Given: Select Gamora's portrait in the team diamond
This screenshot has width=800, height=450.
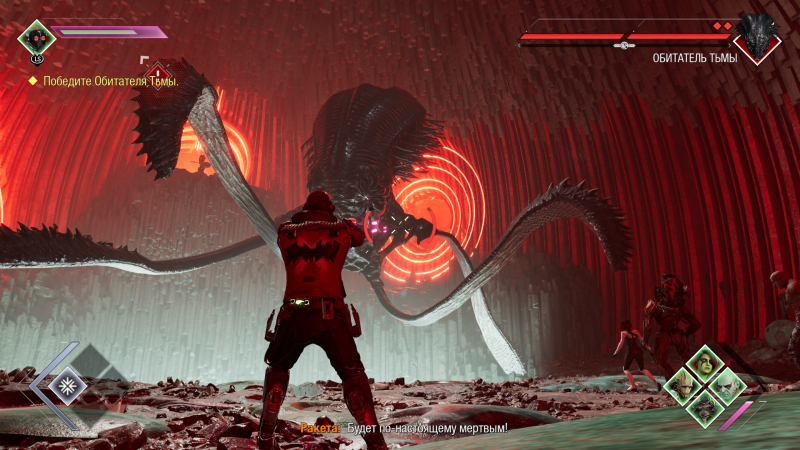Looking at the screenshot, I should pyautogui.click(x=703, y=363).
